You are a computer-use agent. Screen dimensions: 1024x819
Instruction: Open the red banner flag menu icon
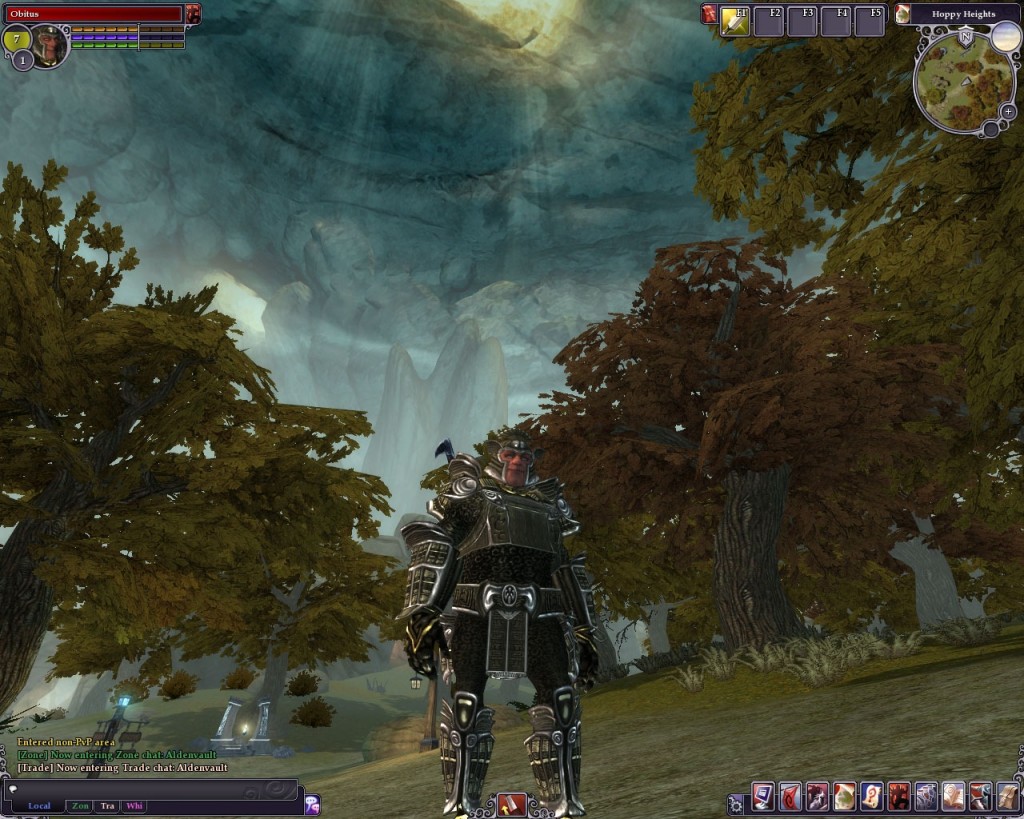click(x=790, y=797)
